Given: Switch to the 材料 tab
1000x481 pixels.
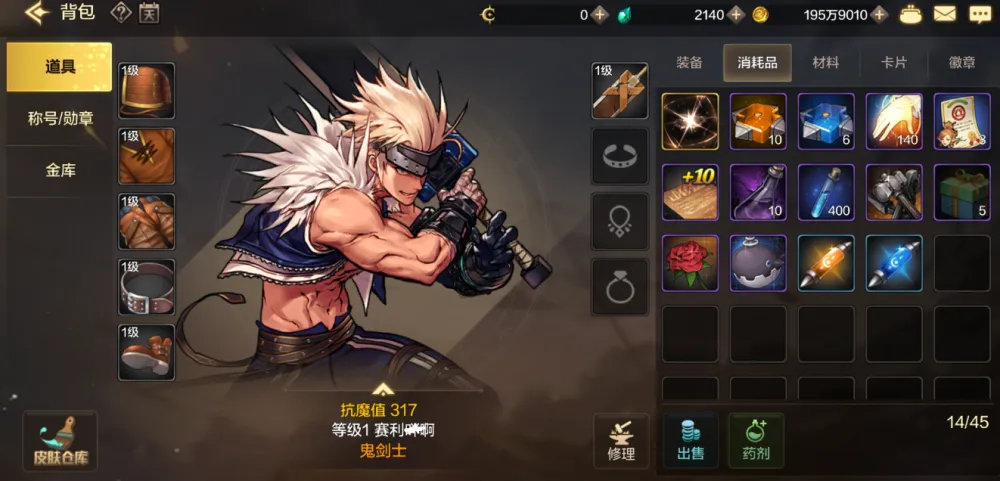Looking at the screenshot, I should coord(825,62).
